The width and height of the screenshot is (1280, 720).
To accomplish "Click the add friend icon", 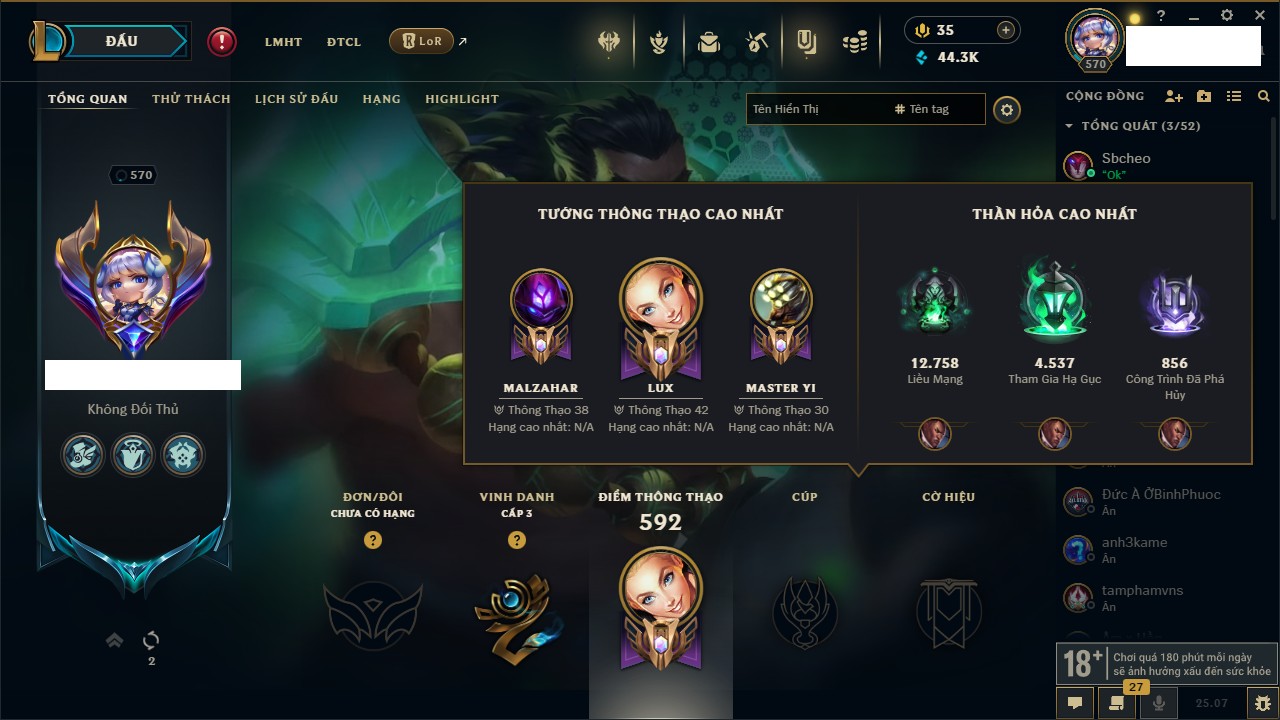I will pyautogui.click(x=1174, y=96).
